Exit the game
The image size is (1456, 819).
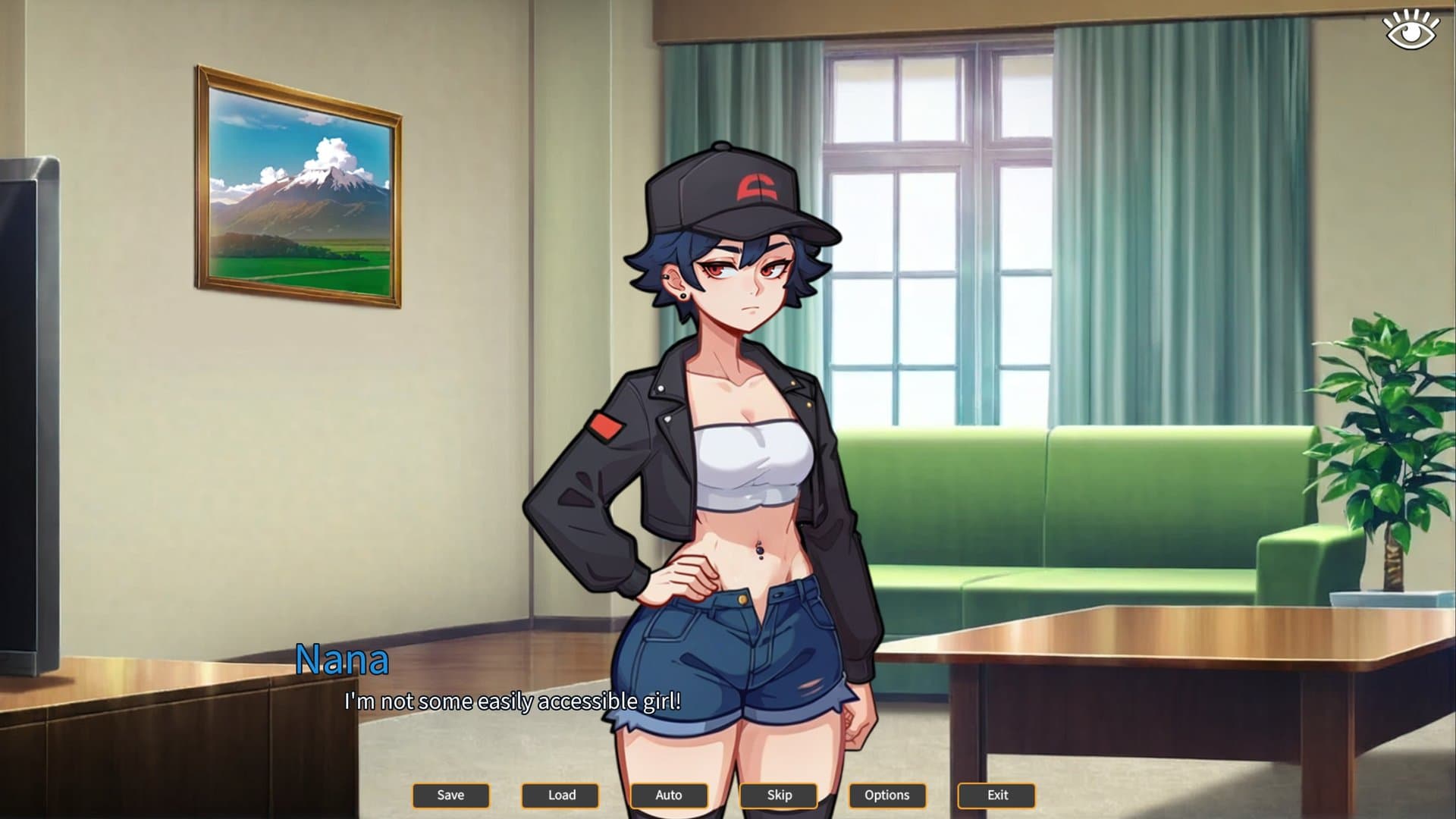996,795
